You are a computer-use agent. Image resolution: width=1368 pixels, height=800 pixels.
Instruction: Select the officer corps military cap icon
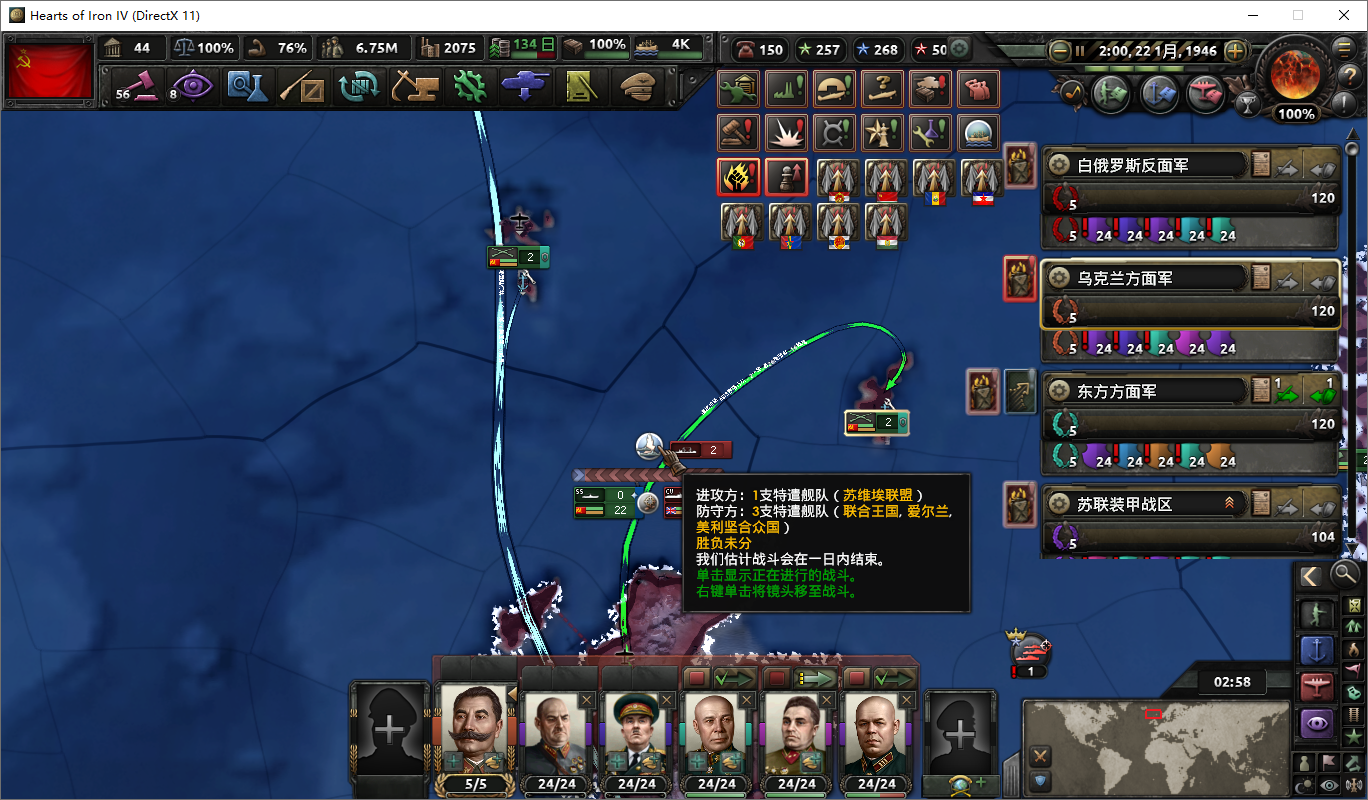[637, 87]
